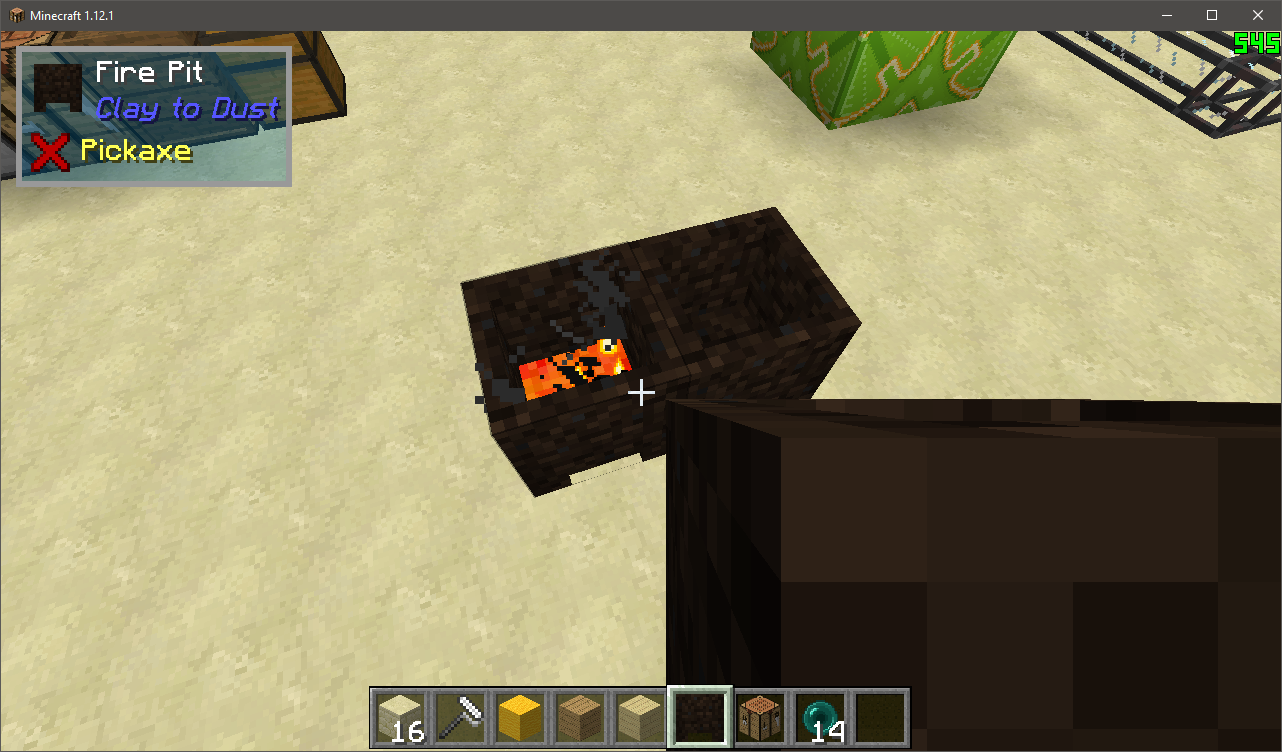The image size is (1282, 752).
Task: Select the highlighted dark fire pit slot
Action: tap(700, 717)
